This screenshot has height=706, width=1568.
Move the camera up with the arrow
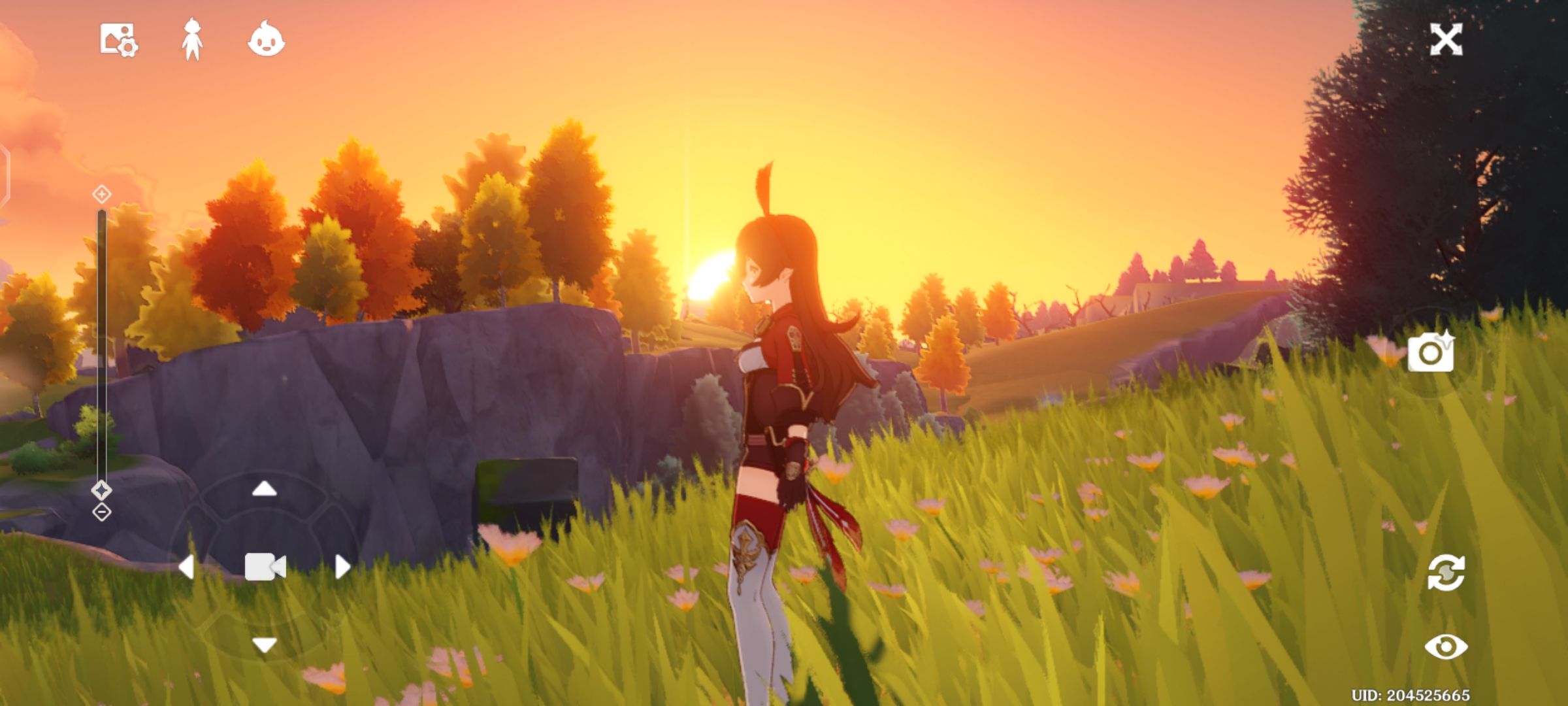coord(265,488)
